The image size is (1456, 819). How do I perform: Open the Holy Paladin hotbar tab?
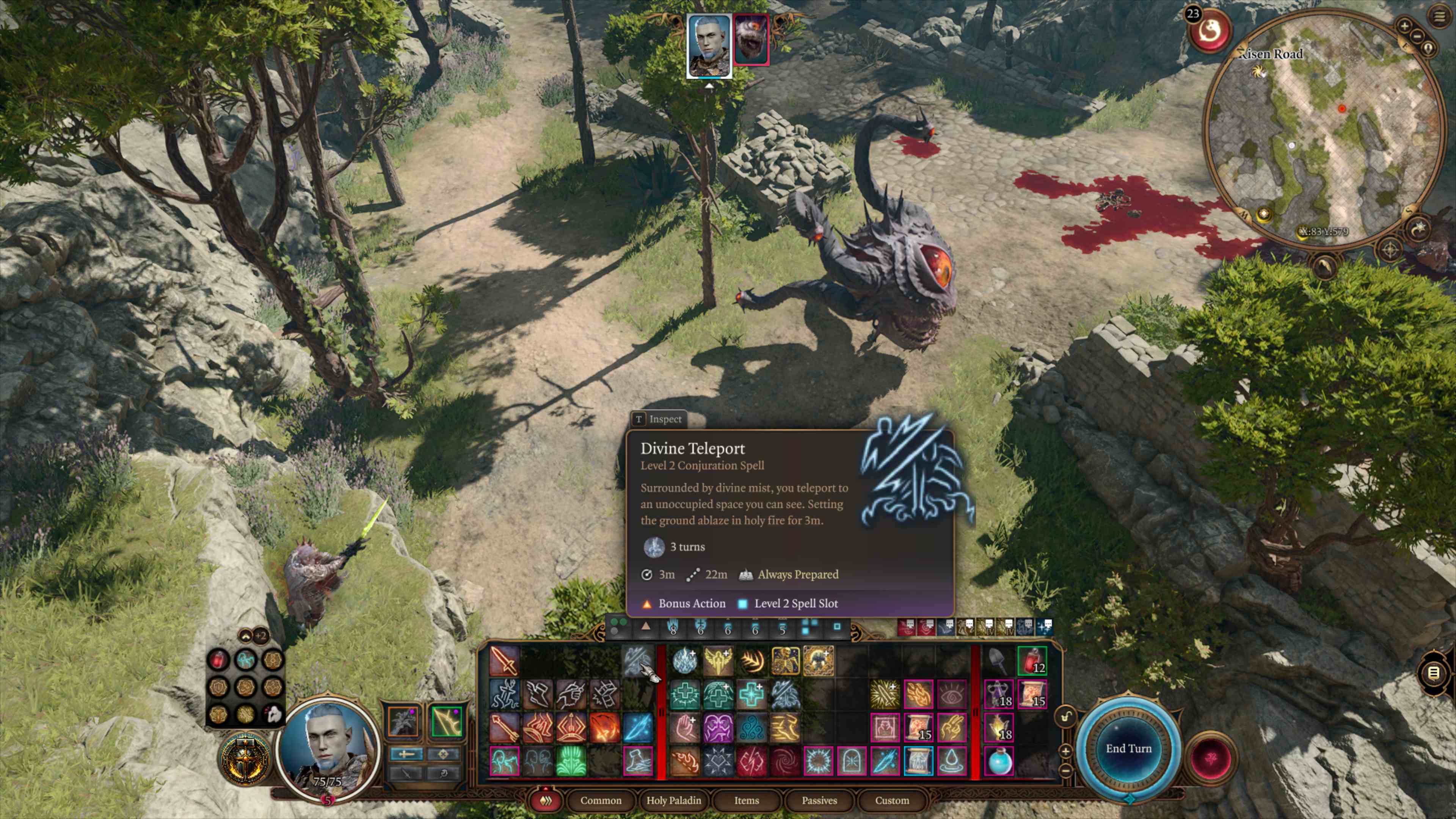pyautogui.click(x=673, y=800)
